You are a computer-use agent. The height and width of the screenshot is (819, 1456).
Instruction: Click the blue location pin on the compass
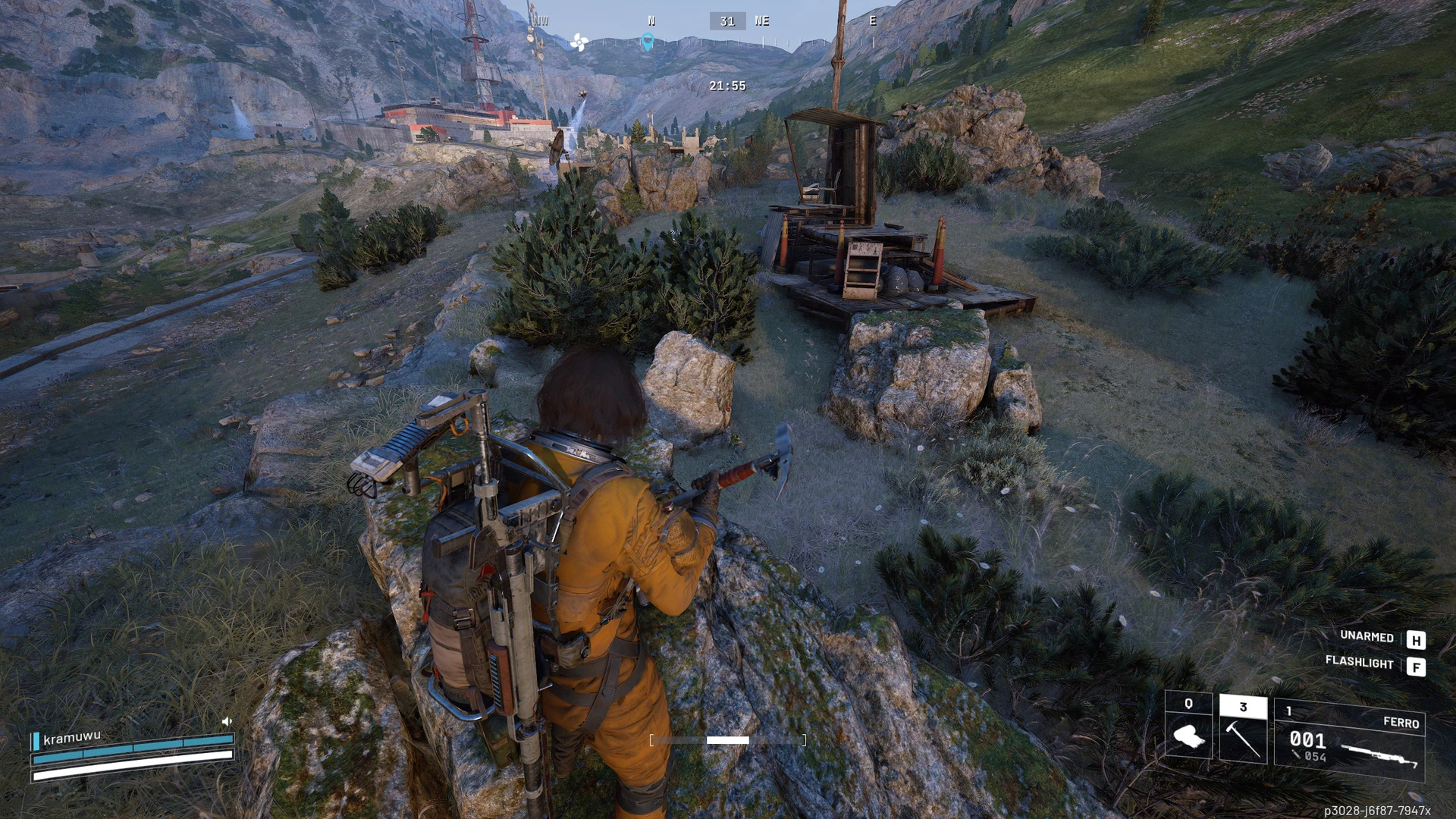647,42
